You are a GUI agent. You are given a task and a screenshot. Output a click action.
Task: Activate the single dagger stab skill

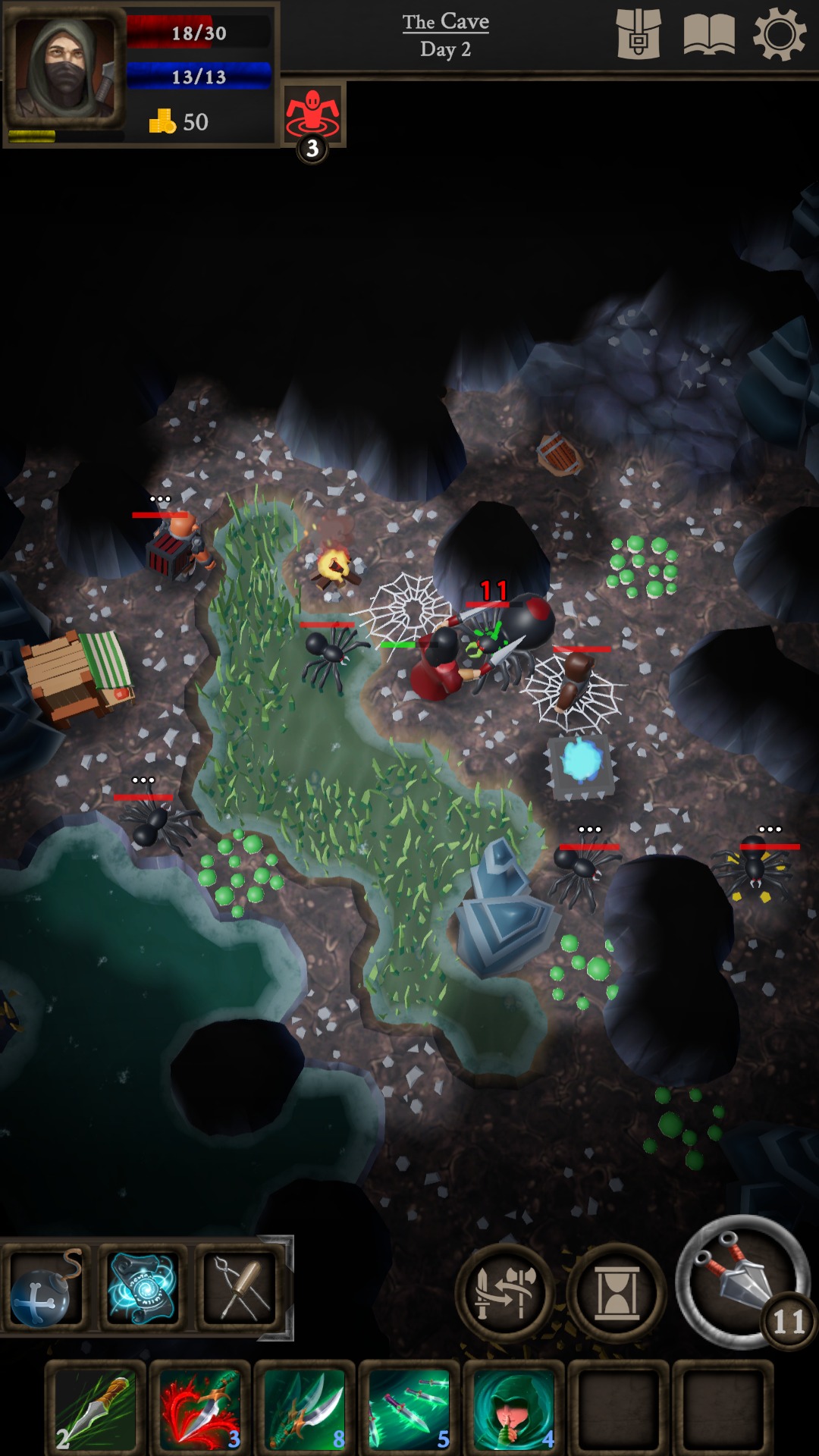click(96, 1407)
